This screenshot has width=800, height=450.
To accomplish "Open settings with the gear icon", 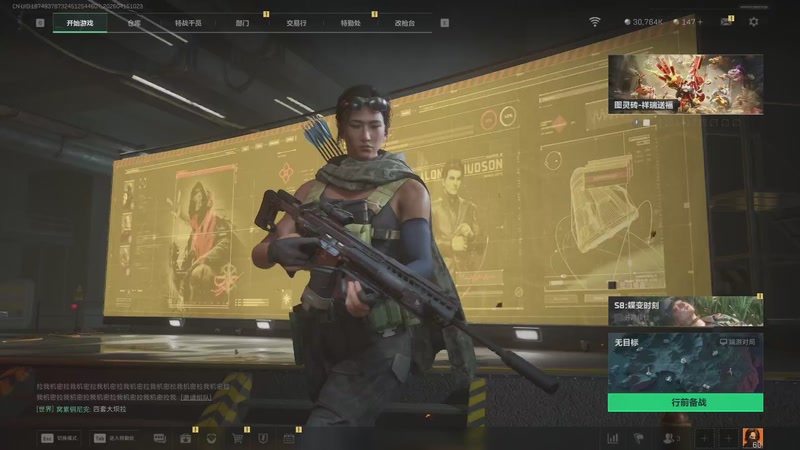I will click(754, 21).
